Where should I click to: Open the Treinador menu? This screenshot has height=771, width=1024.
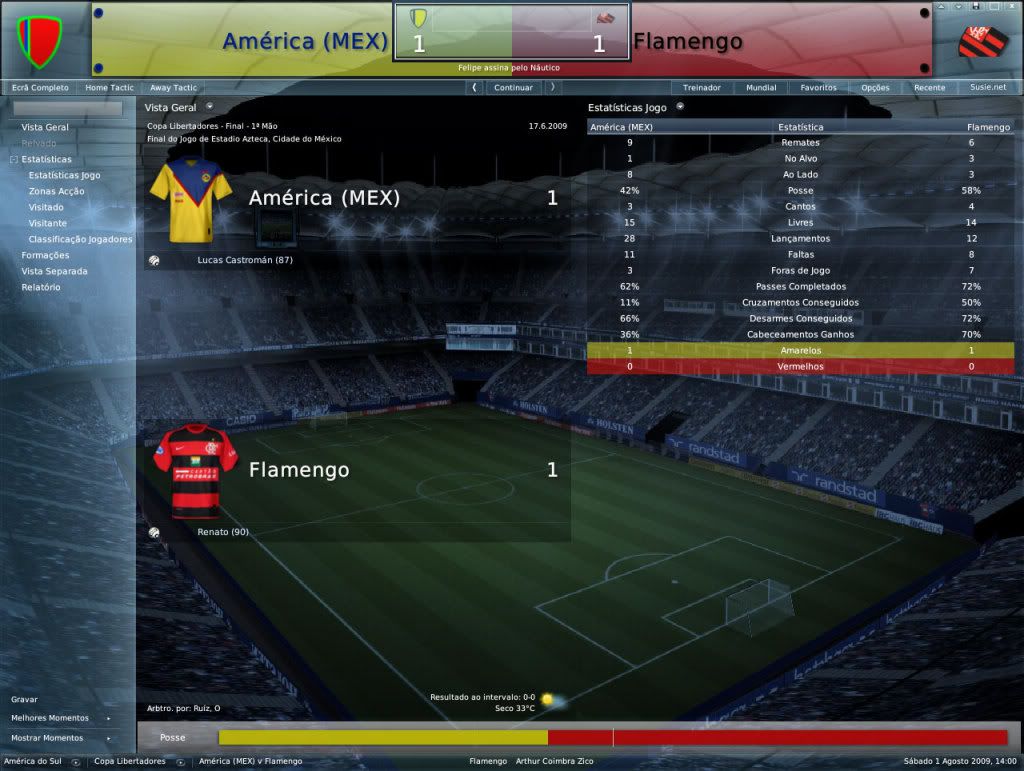pos(702,87)
